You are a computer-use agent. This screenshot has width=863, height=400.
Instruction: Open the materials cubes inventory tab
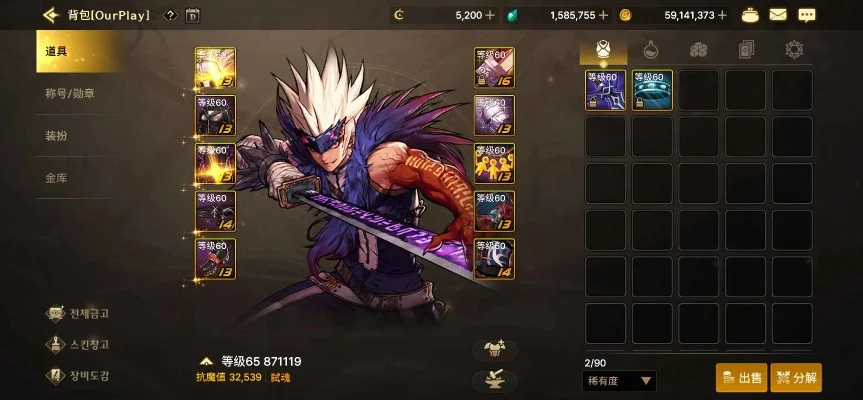tap(698, 50)
